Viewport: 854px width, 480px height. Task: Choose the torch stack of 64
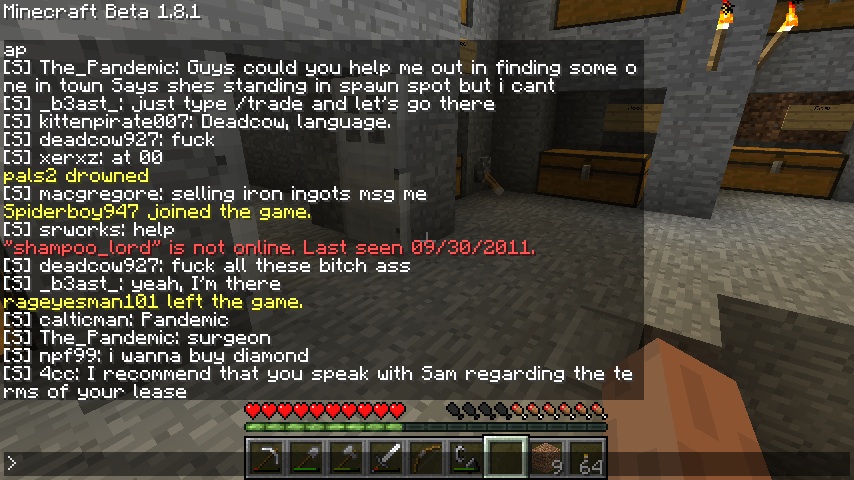(586, 459)
